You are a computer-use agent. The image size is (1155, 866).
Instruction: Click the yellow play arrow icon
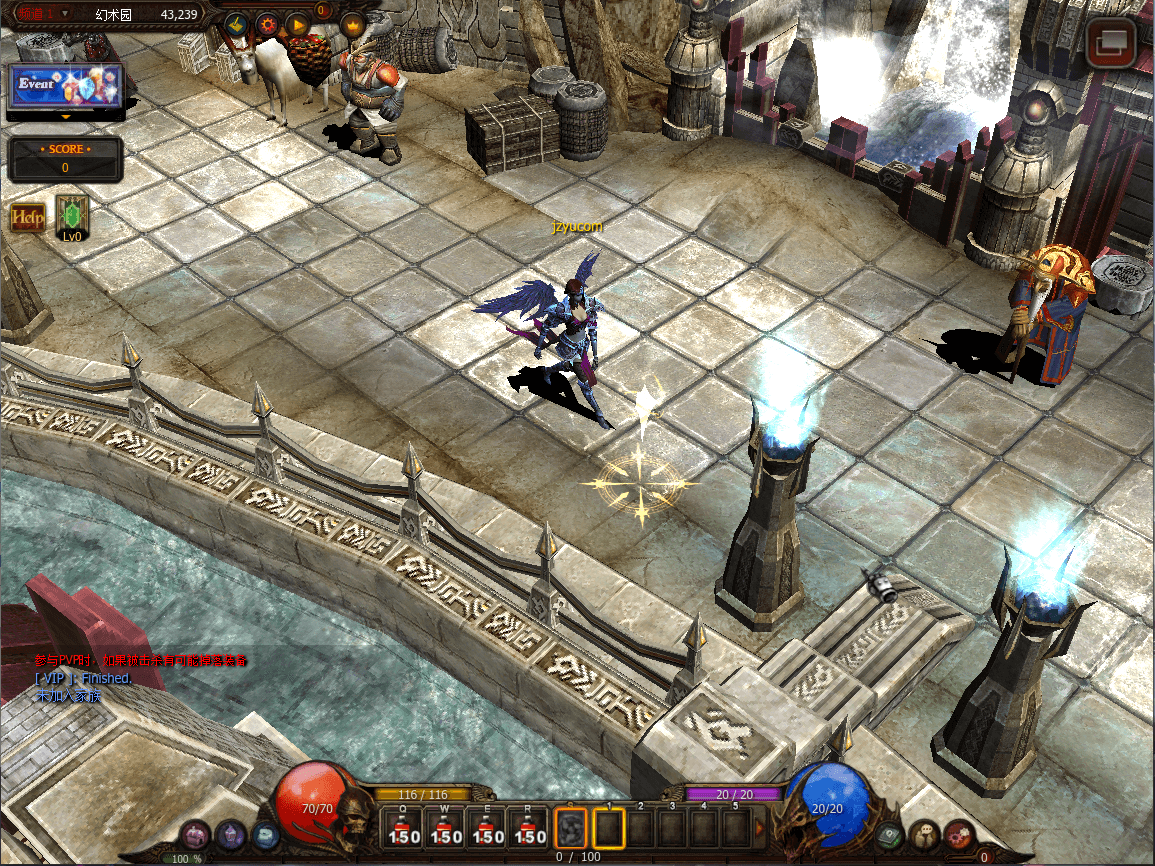297,24
